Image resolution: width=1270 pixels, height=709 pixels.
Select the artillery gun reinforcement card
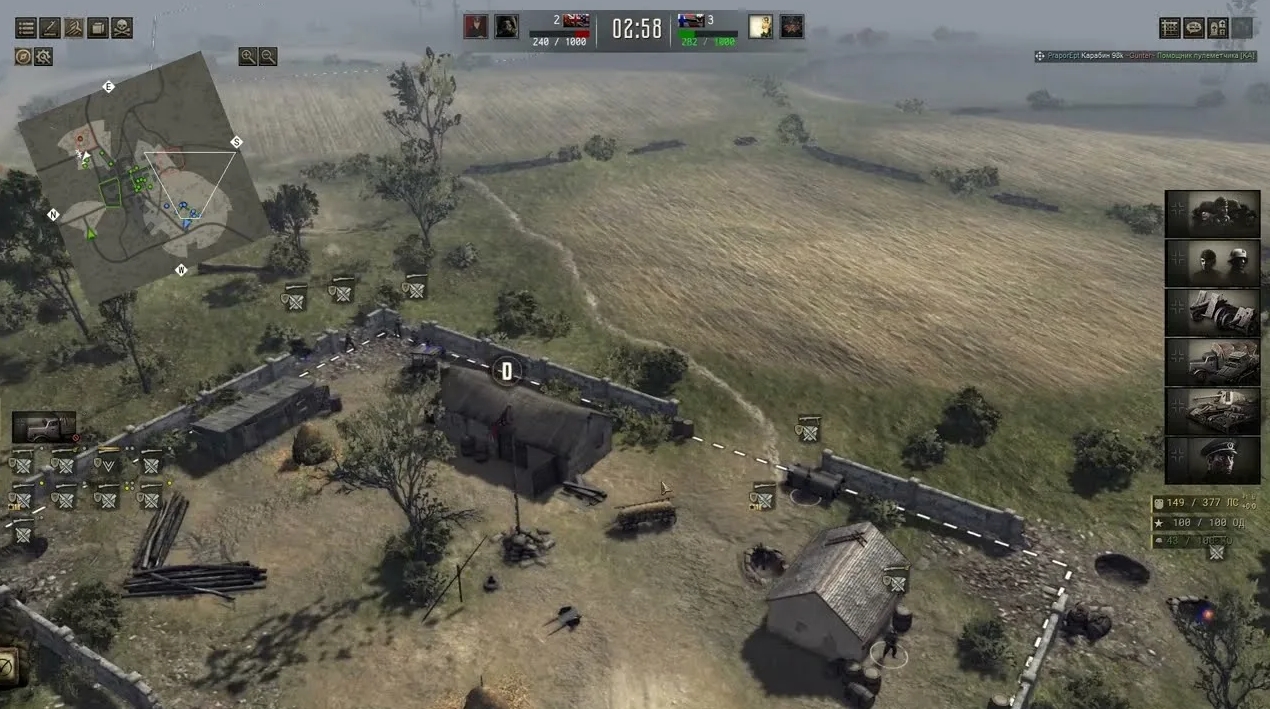pos(1212,312)
